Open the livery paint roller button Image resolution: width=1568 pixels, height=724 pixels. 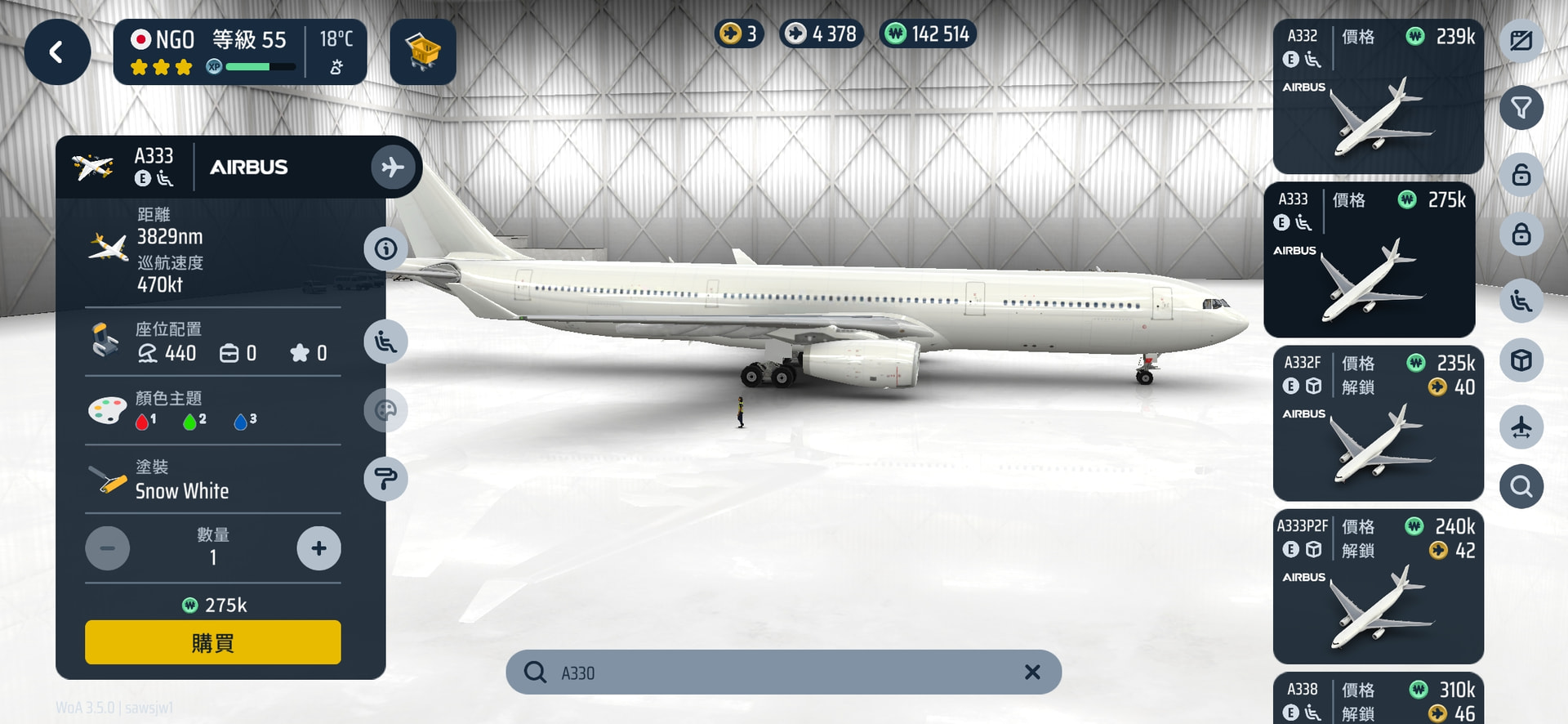pos(385,479)
